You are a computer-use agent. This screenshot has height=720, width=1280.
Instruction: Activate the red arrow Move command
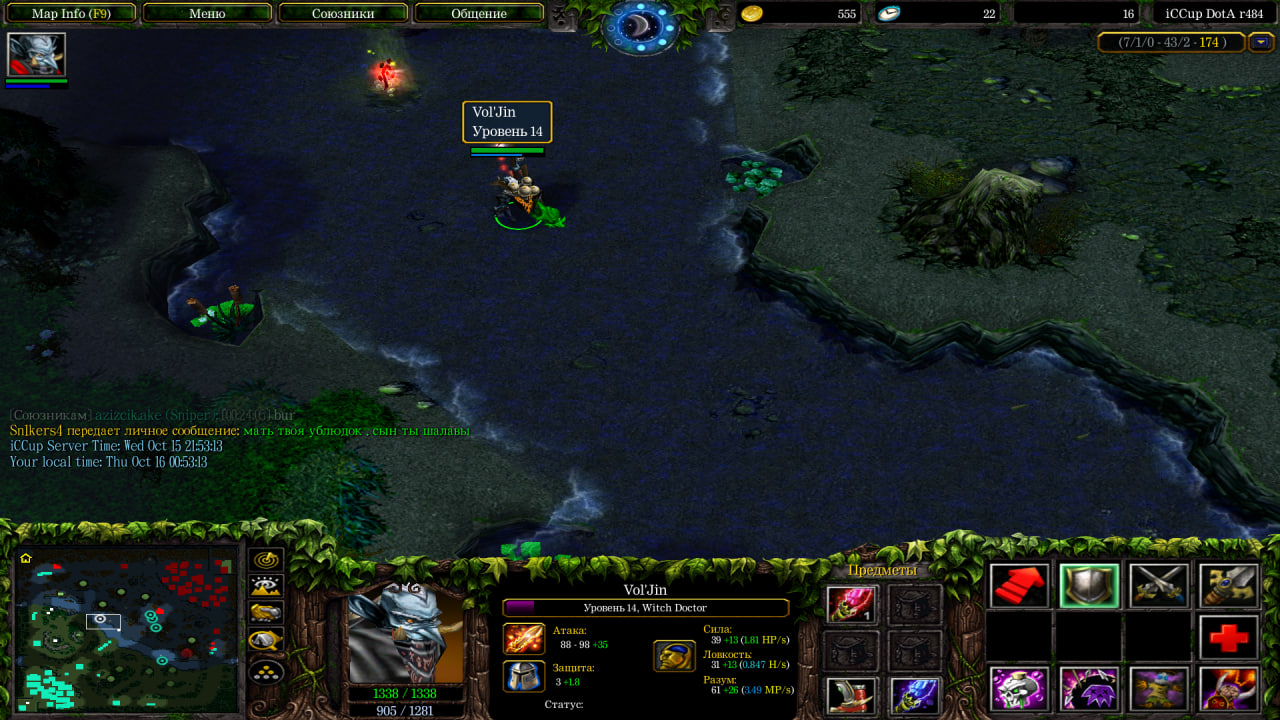pyautogui.click(x=1020, y=586)
